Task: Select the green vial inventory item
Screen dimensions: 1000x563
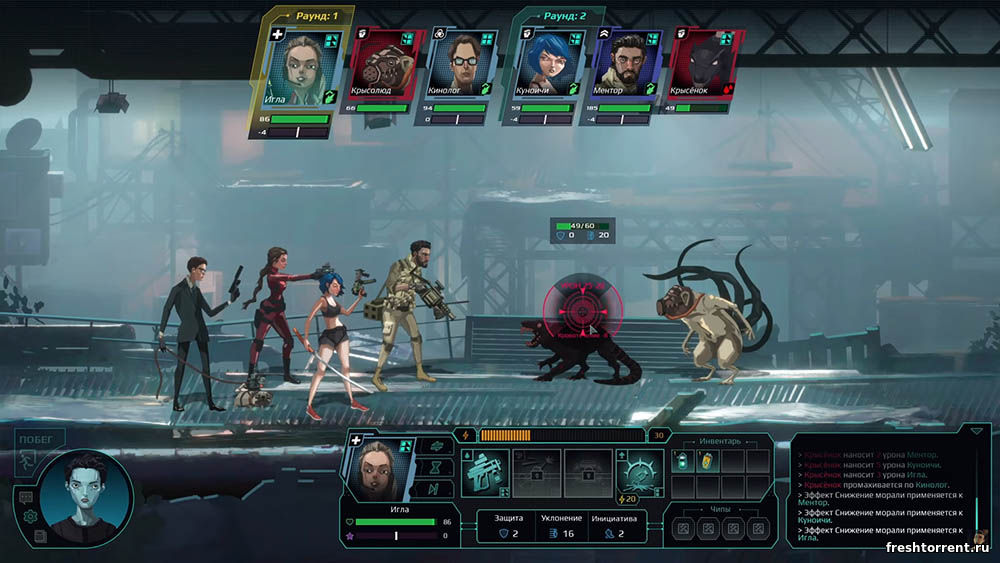Action: (x=682, y=461)
